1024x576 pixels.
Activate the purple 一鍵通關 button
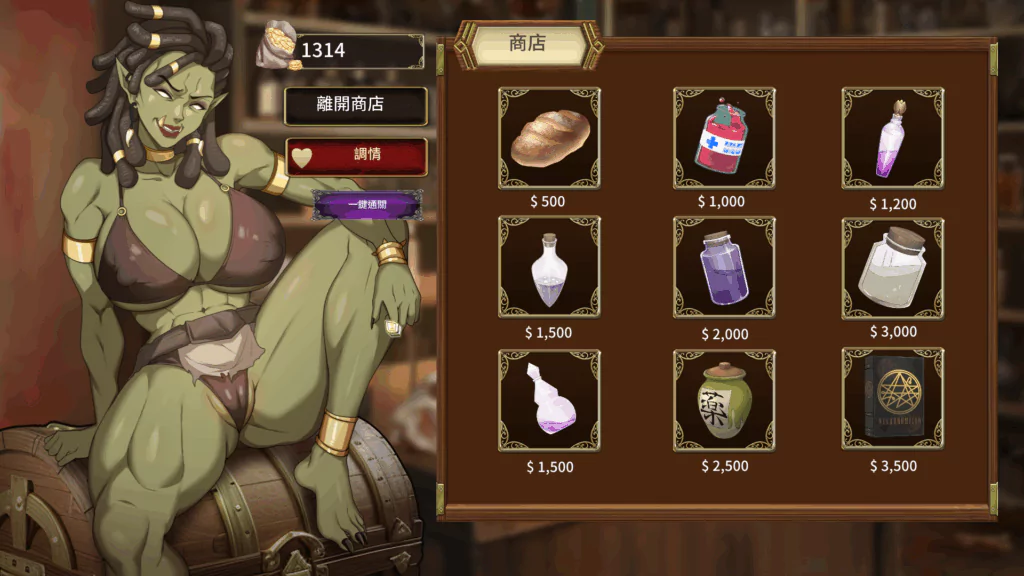(x=367, y=205)
